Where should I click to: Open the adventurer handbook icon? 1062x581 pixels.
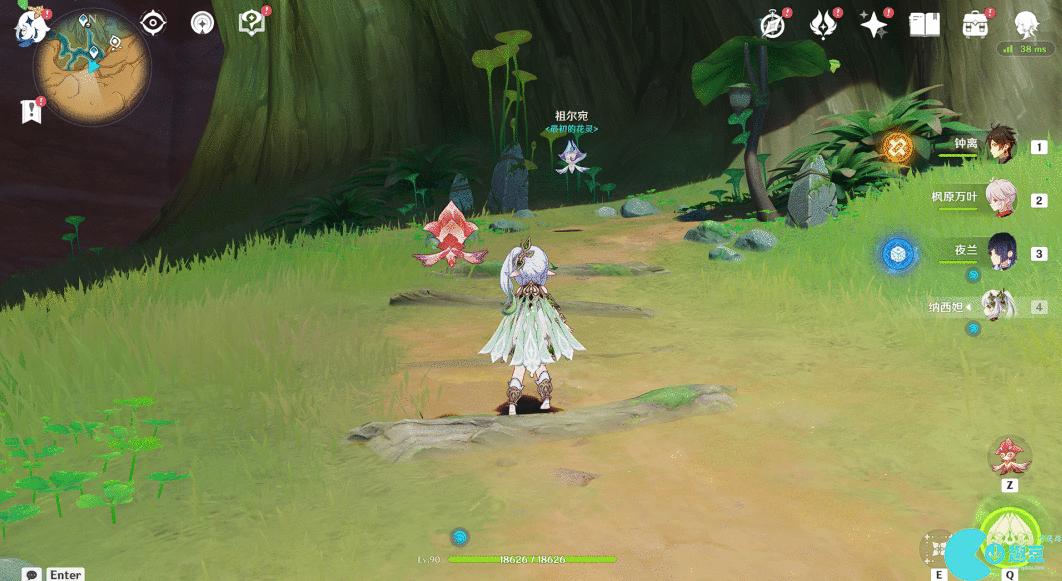coord(924,25)
